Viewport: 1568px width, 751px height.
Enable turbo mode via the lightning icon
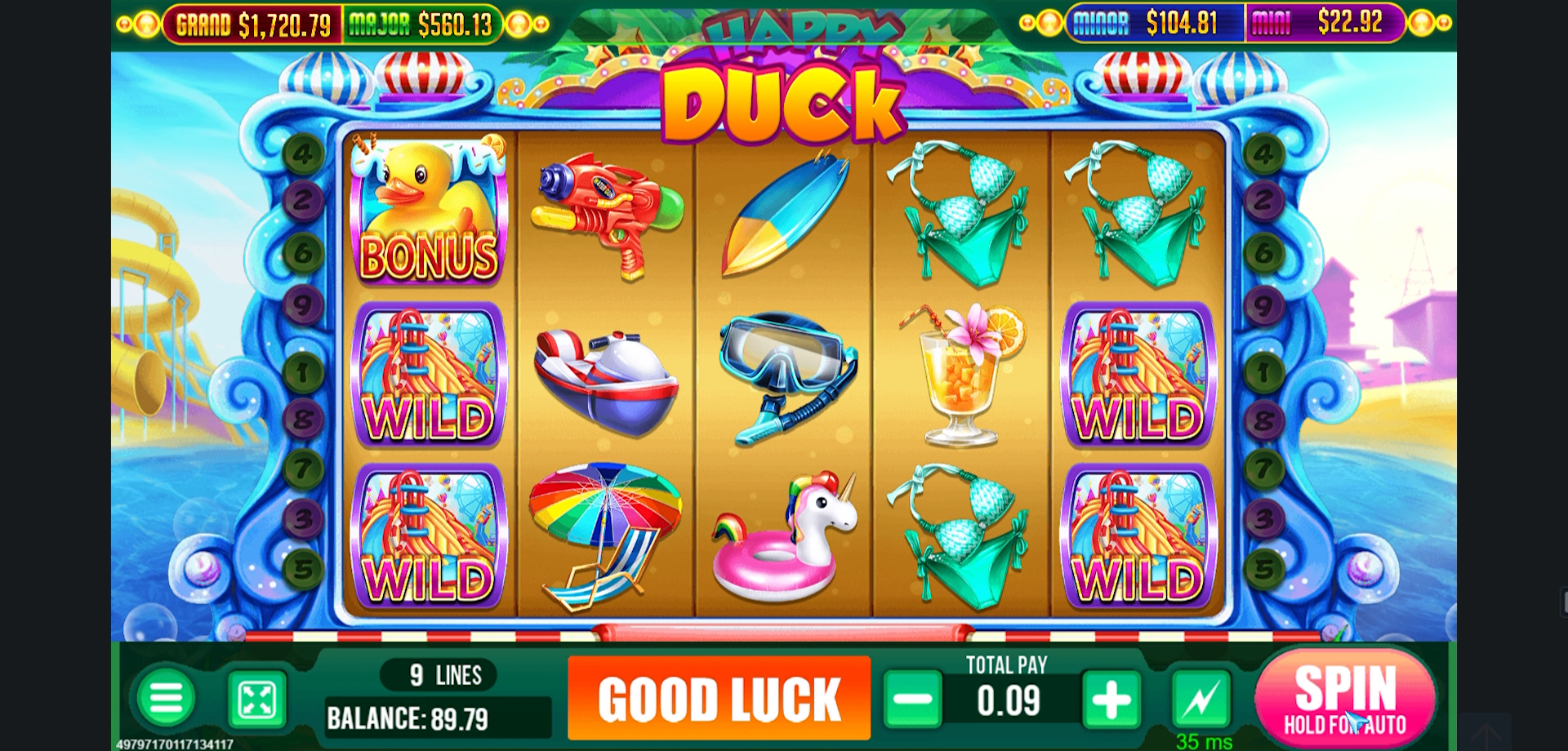(x=1200, y=700)
